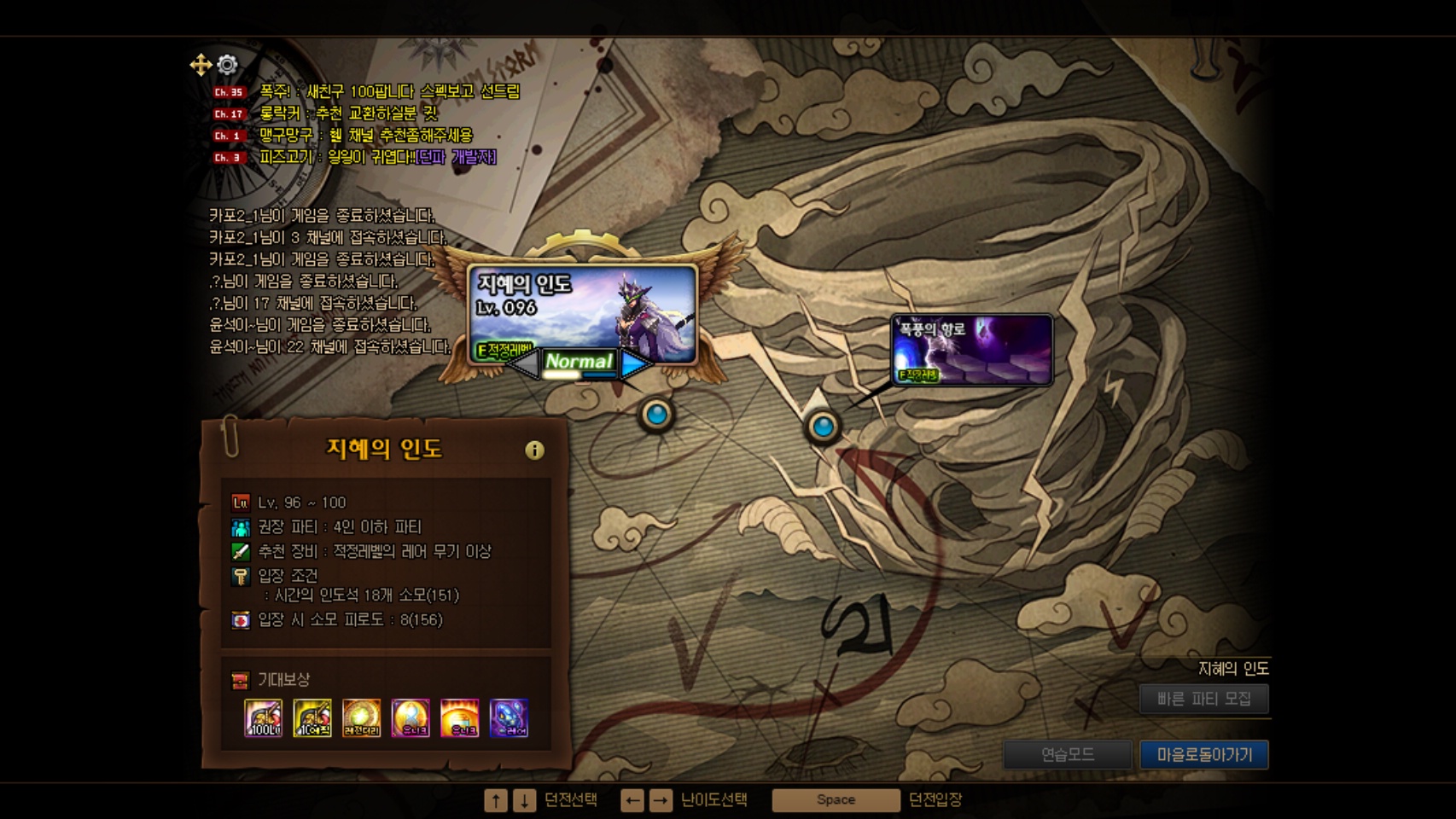Viewport: 1456px width, 819px height.
Task: Click the chat window move handle icon
Action: coord(201,65)
